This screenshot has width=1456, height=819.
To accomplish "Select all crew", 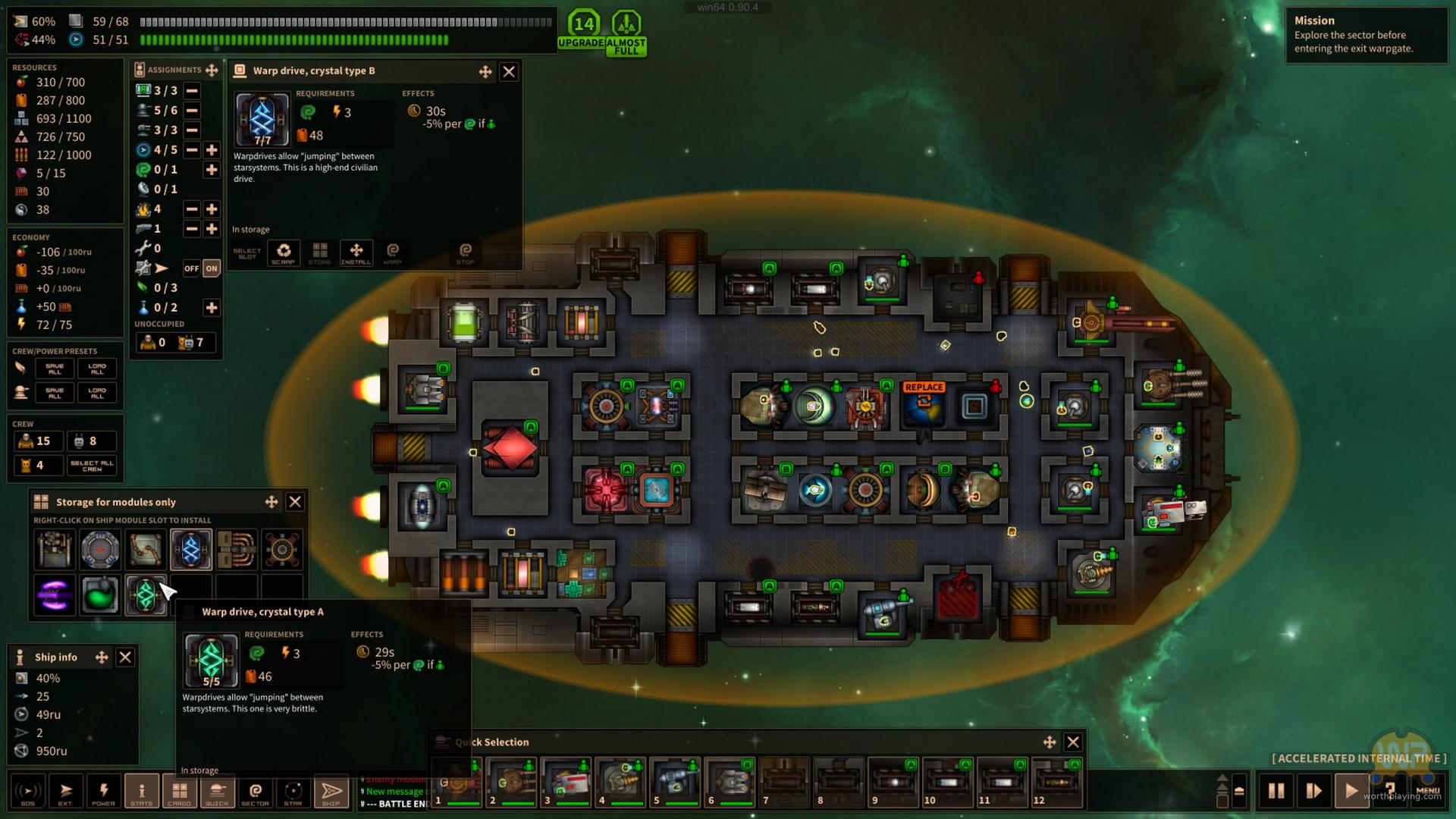I will pyautogui.click(x=92, y=465).
